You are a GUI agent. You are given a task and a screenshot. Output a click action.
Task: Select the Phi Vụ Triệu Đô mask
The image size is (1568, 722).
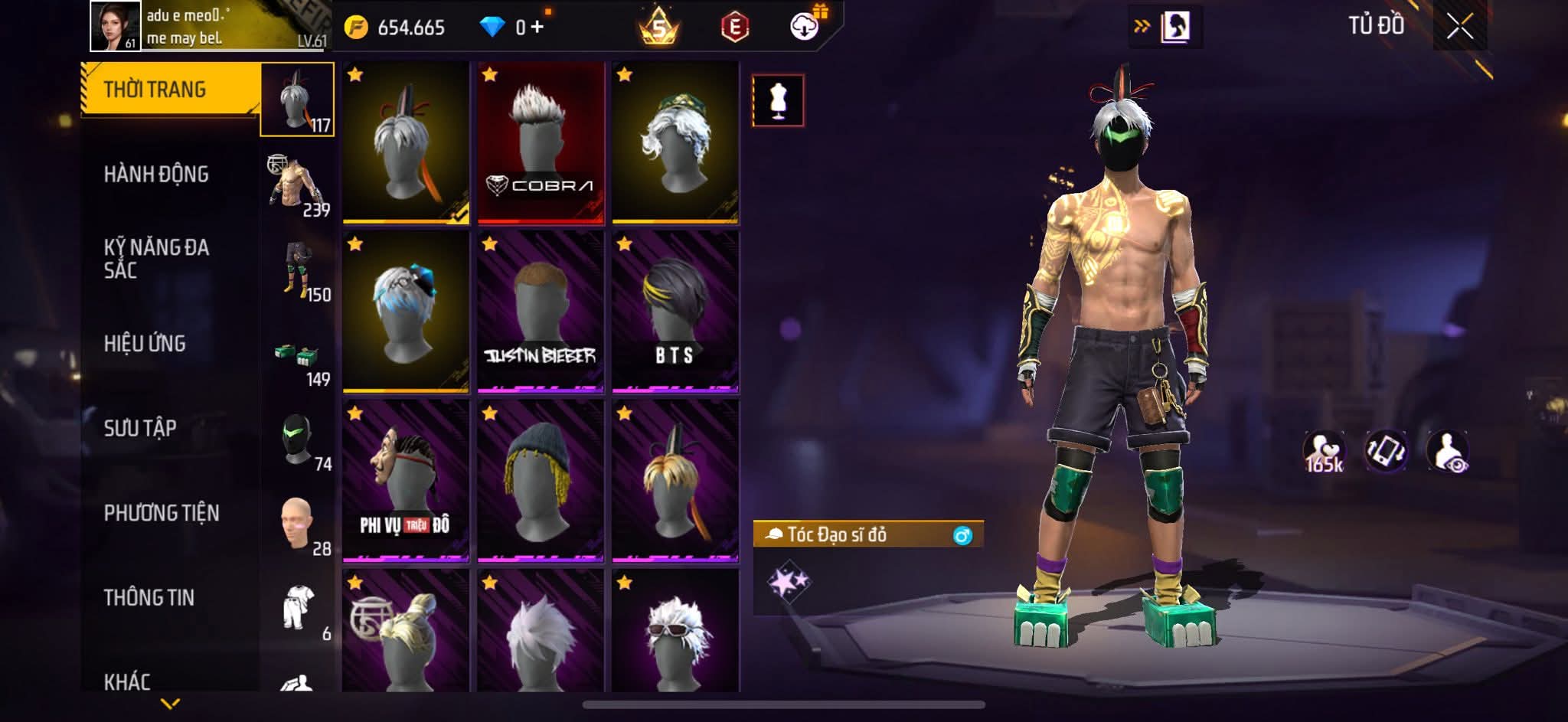pos(406,481)
